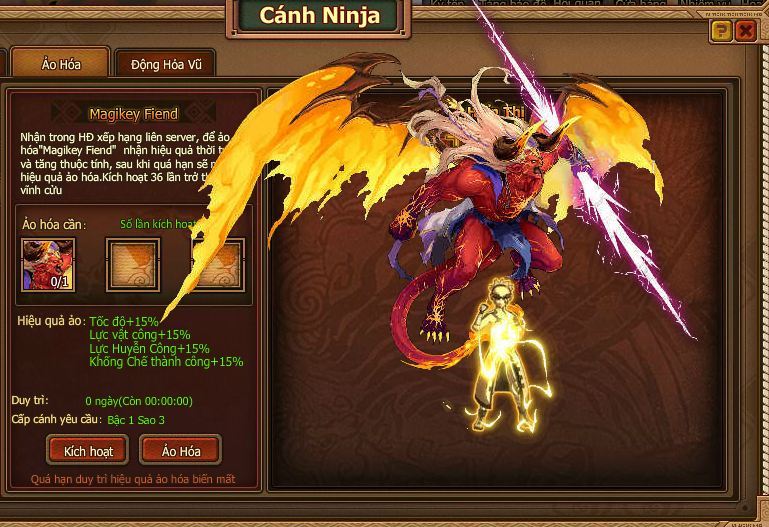This screenshot has width=769, height=527.
Task: Select the Magikey Fiend material slot
Action: coord(47,265)
